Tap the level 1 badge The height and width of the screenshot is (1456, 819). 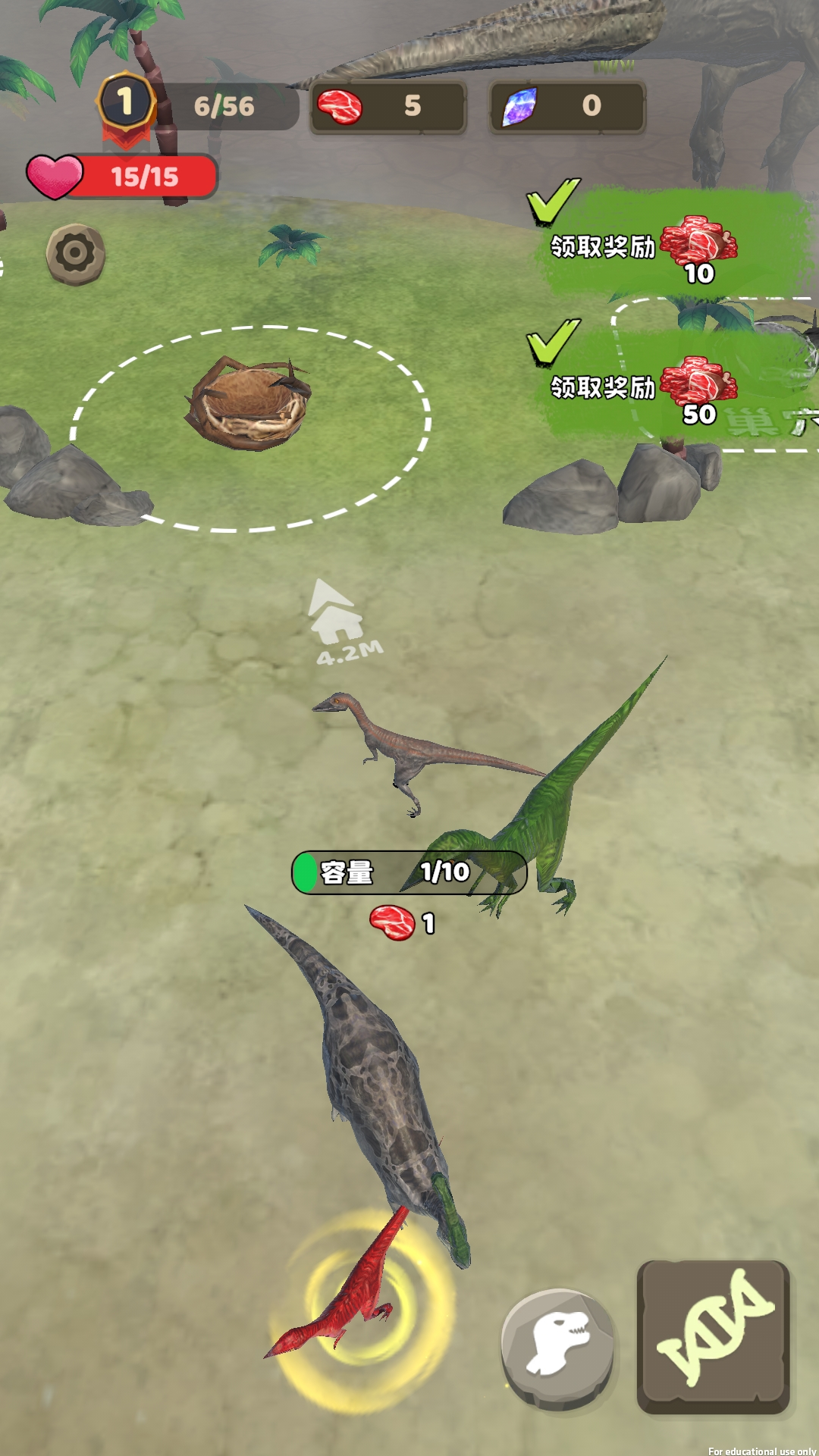[x=126, y=103]
